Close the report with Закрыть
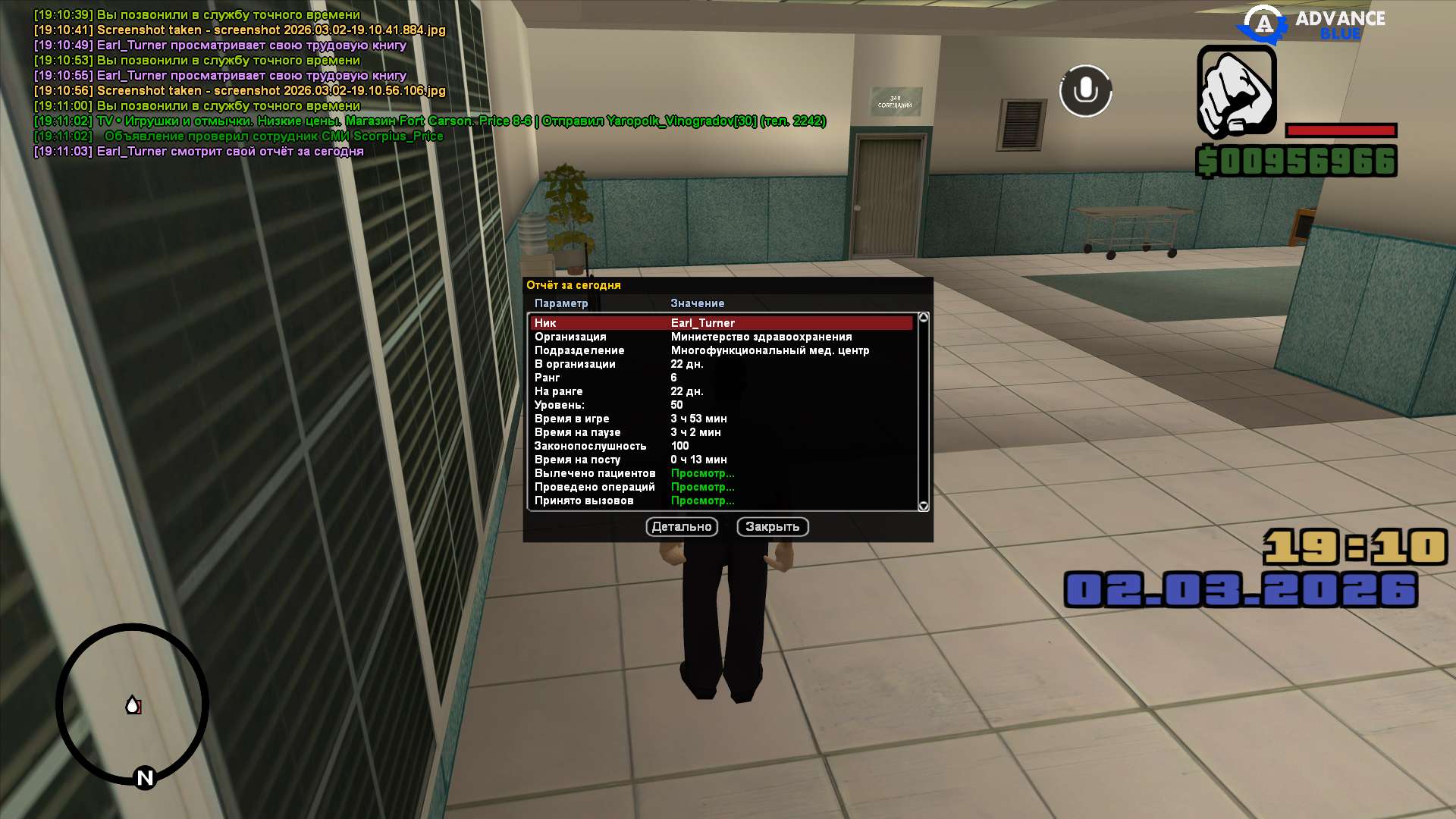This screenshot has width=1456, height=819. (x=772, y=527)
